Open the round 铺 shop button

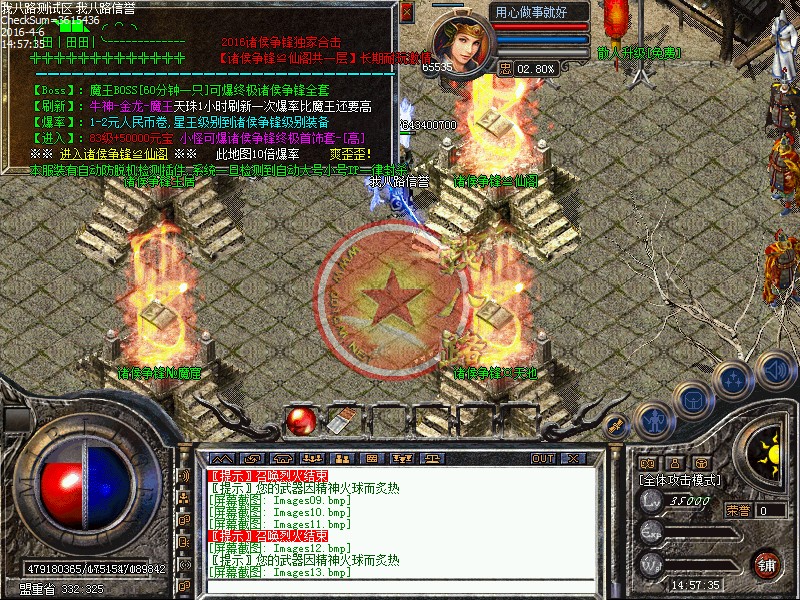tap(766, 563)
